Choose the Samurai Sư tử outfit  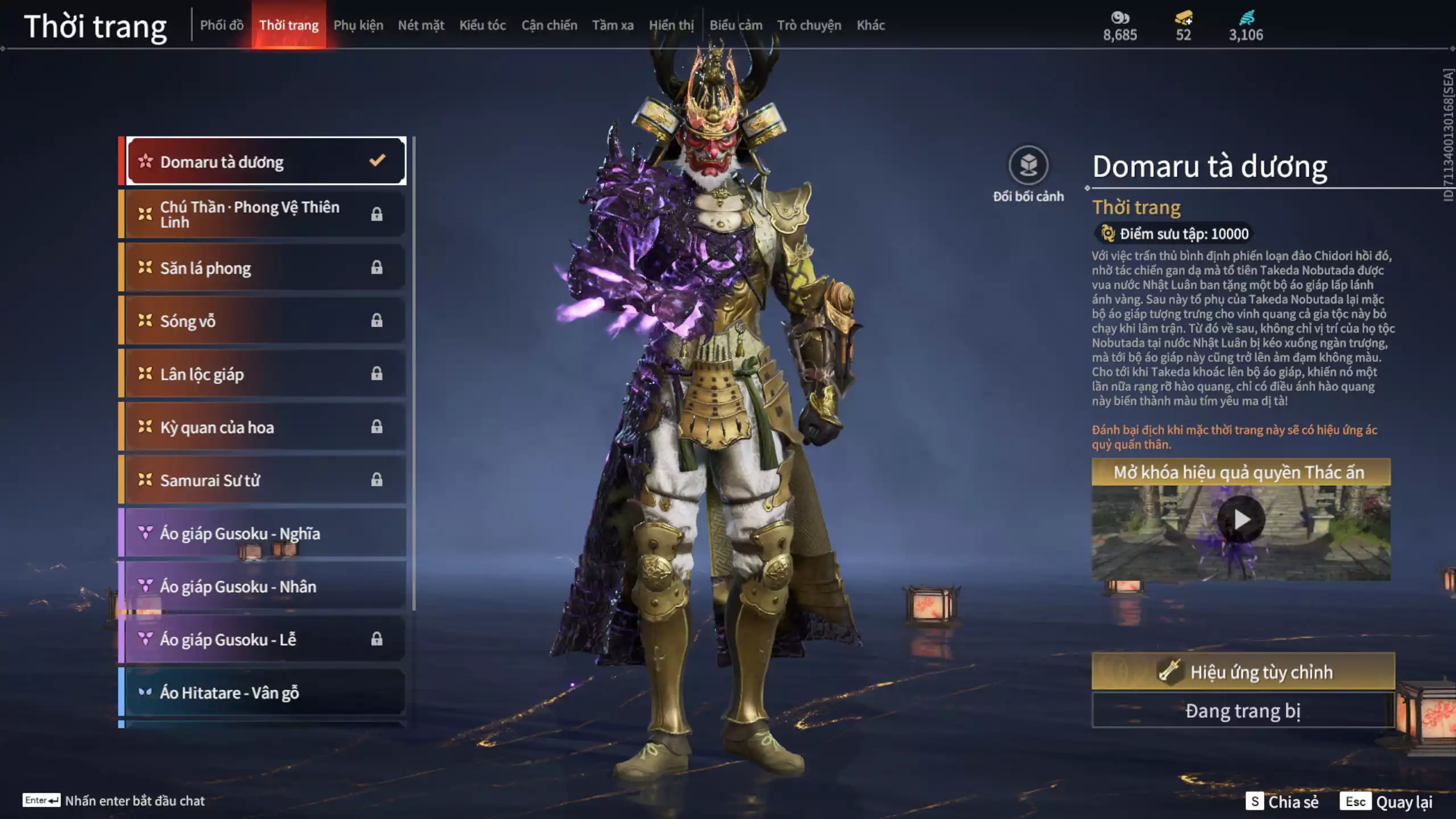(266, 480)
